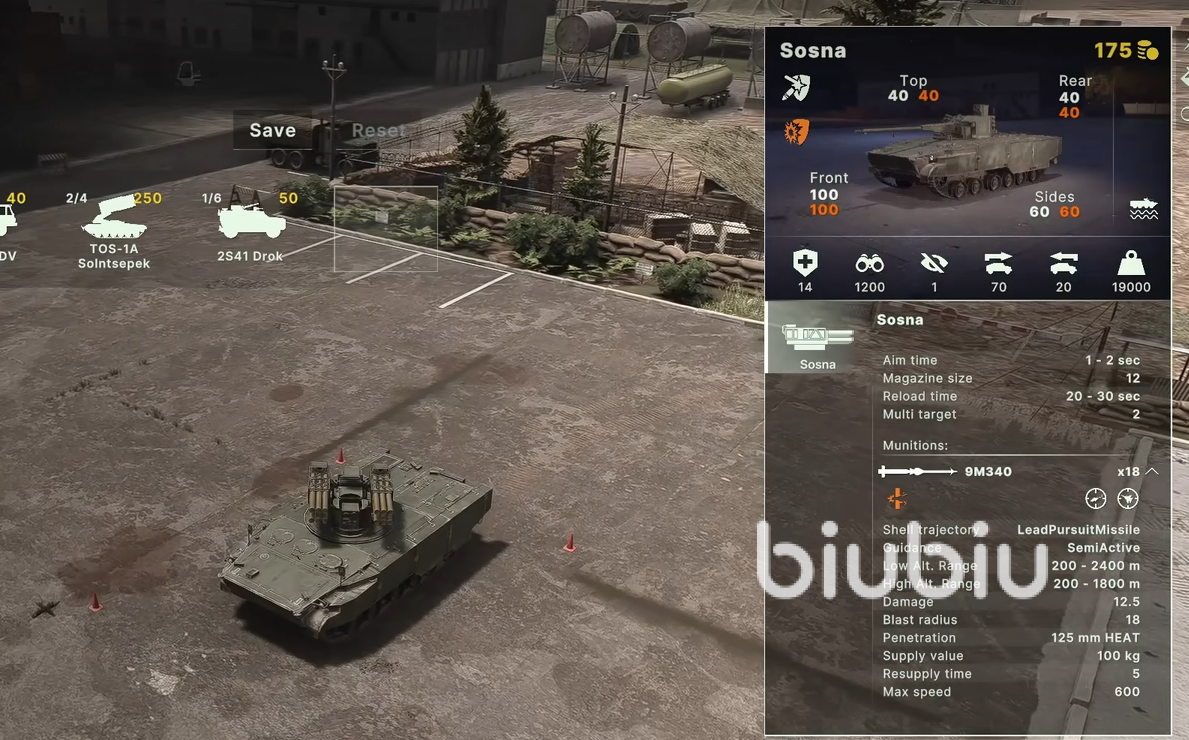Select the empty highlighted deck slot
This screenshot has width=1189, height=740.
coord(385,229)
